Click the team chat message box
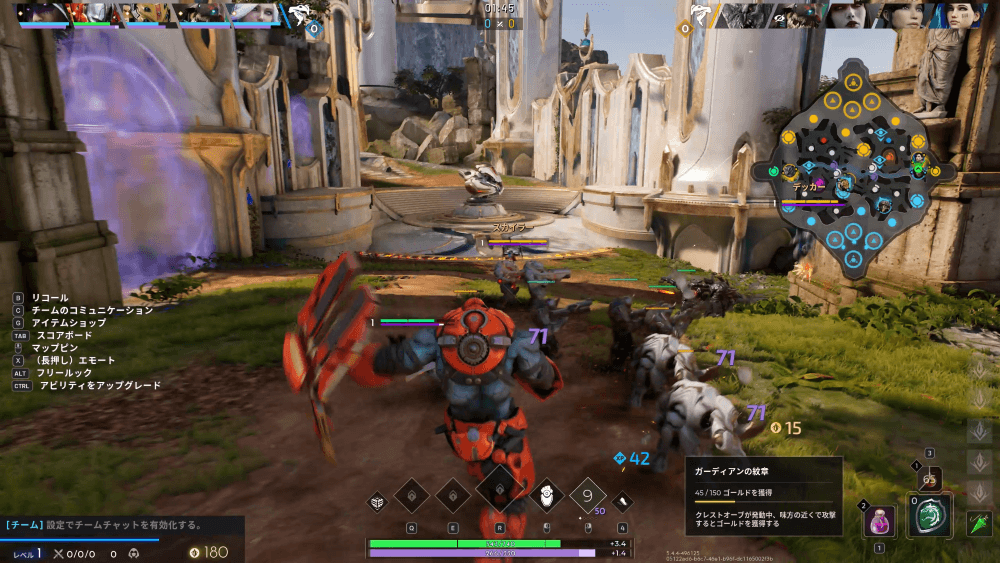This screenshot has width=1000, height=563. (120, 525)
